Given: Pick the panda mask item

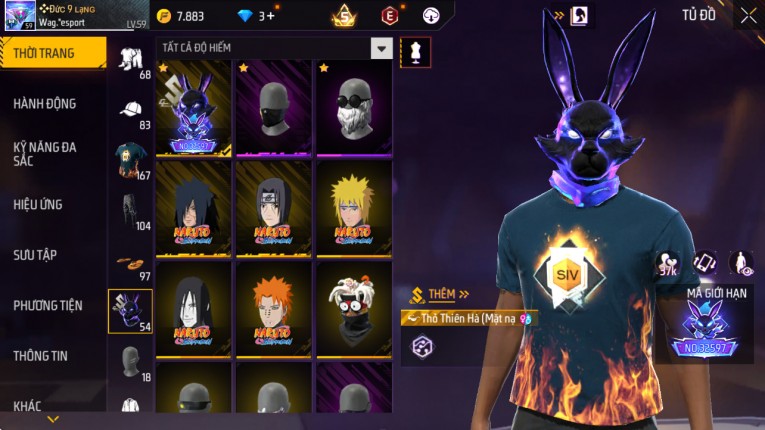Looking at the screenshot, I should pyautogui.click(x=354, y=309).
